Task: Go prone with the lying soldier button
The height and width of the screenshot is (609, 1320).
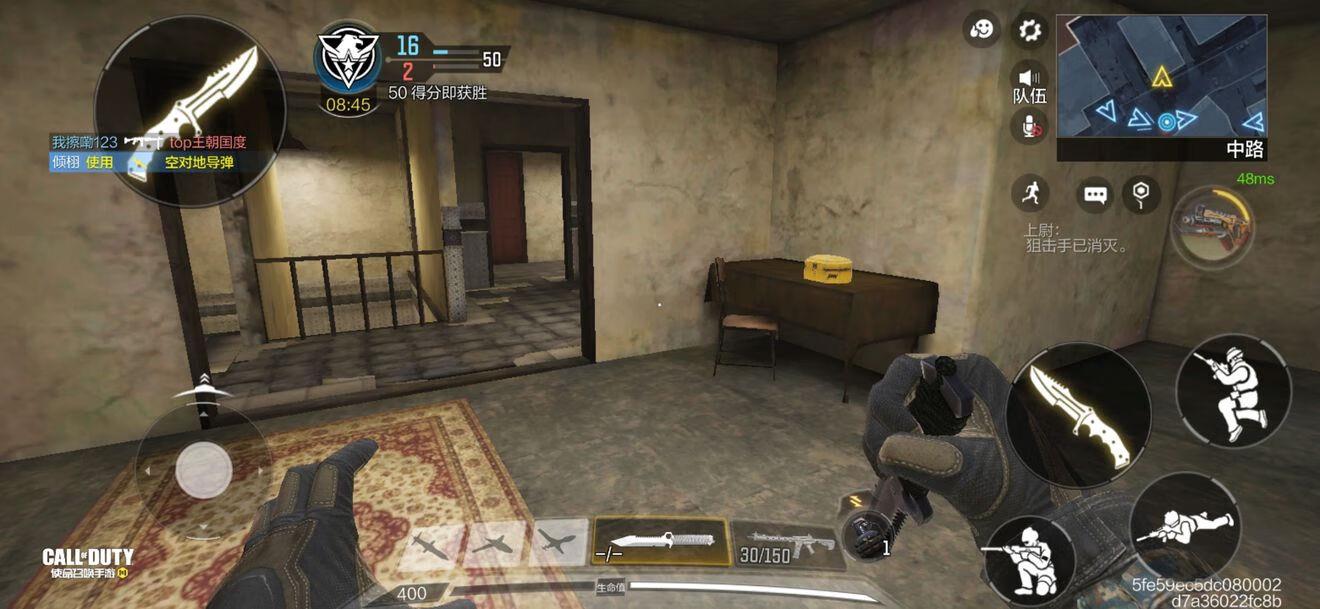Action: tap(1185, 526)
